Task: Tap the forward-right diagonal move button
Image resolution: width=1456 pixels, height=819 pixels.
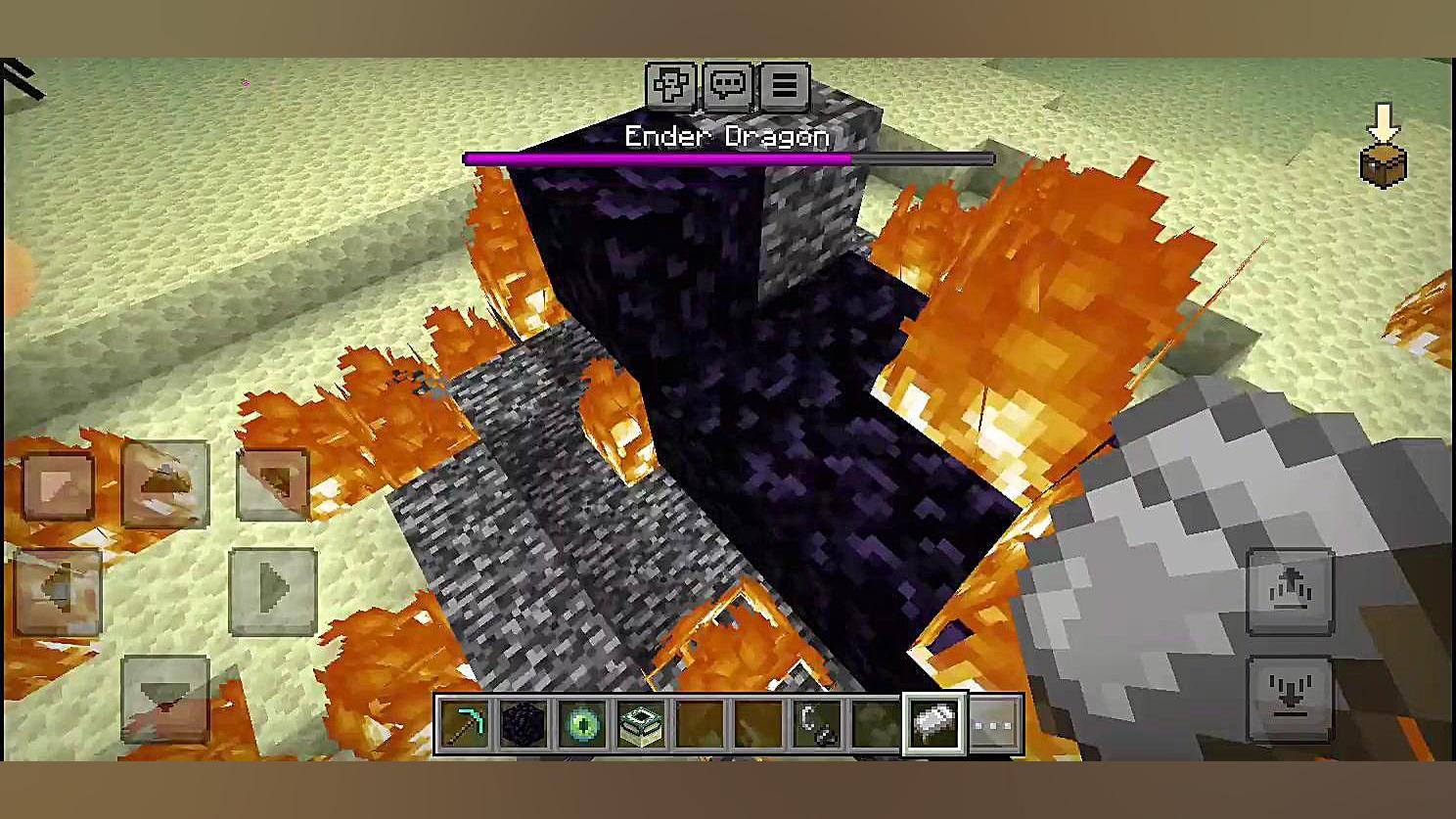Action: click(273, 484)
